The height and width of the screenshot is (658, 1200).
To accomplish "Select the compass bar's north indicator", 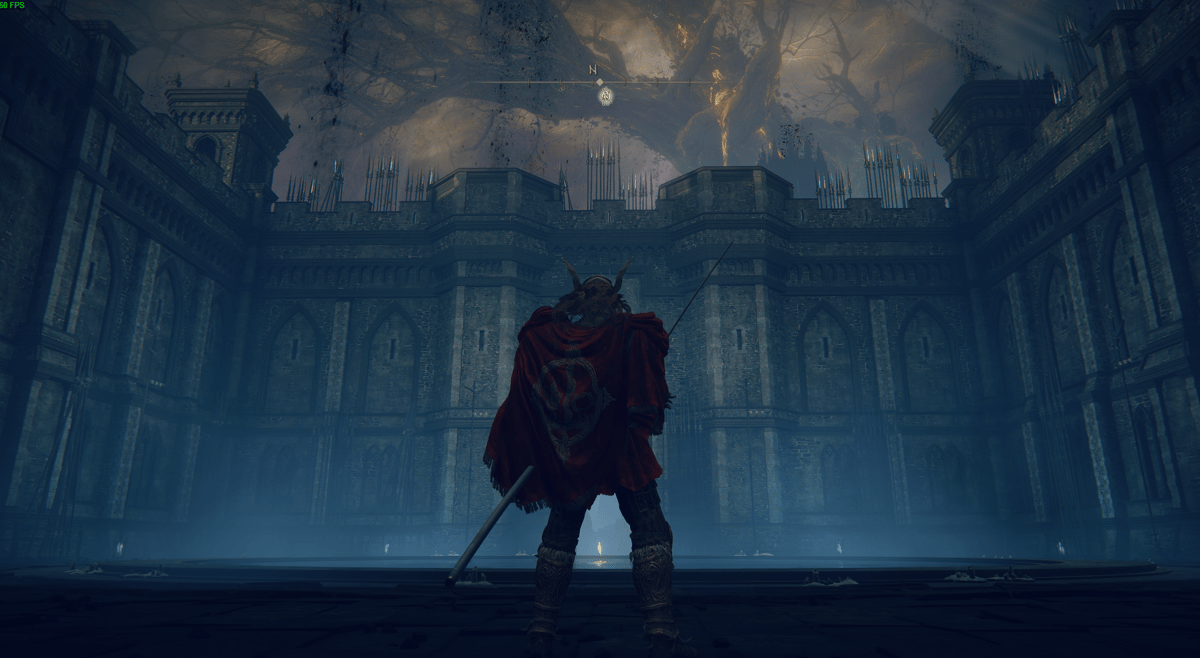I will point(593,70).
